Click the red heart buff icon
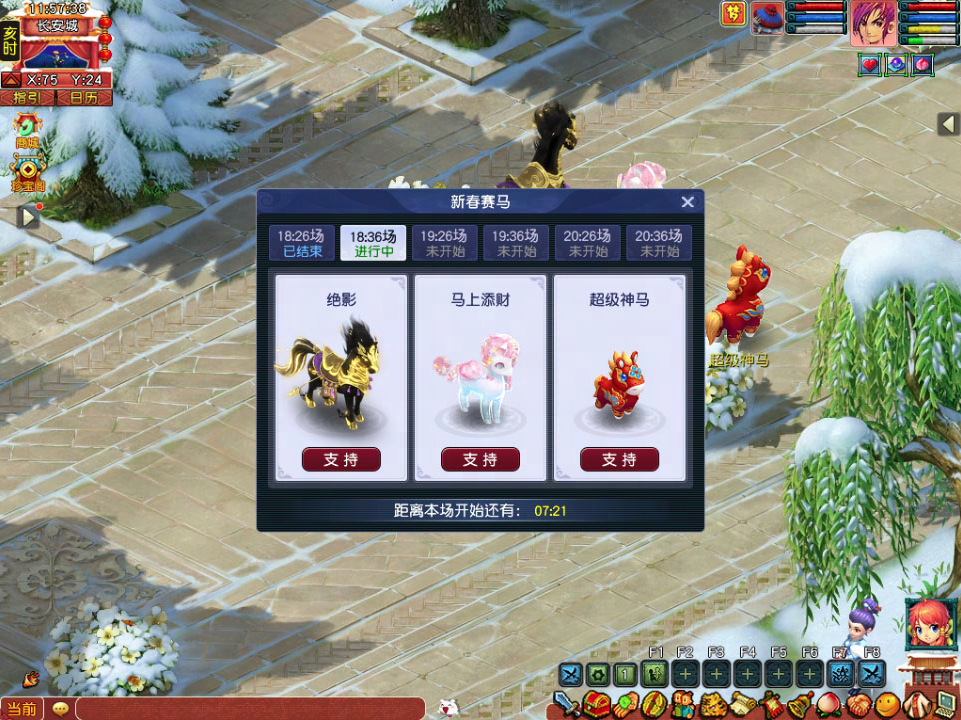Screen dimensions: 961x720 tap(869, 64)
